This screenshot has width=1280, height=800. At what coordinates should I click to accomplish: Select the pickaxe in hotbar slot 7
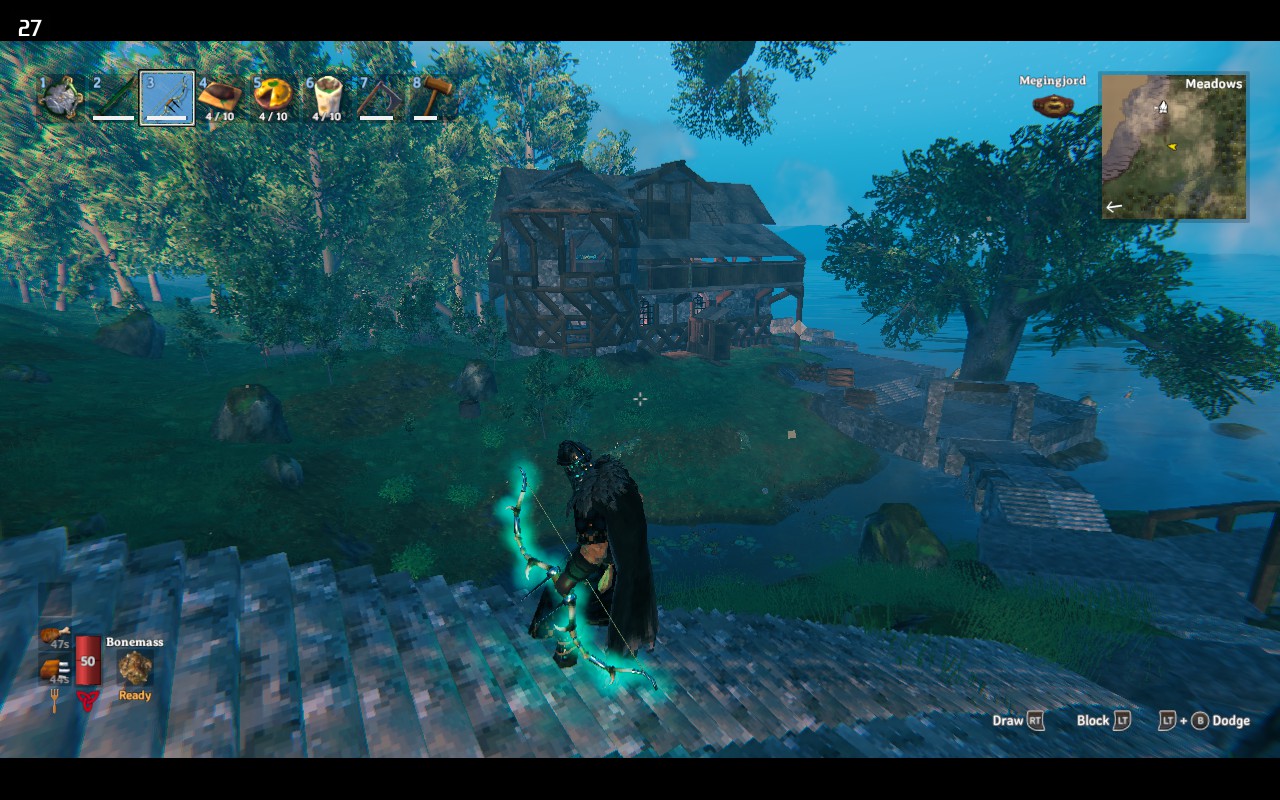coord(379,97)
